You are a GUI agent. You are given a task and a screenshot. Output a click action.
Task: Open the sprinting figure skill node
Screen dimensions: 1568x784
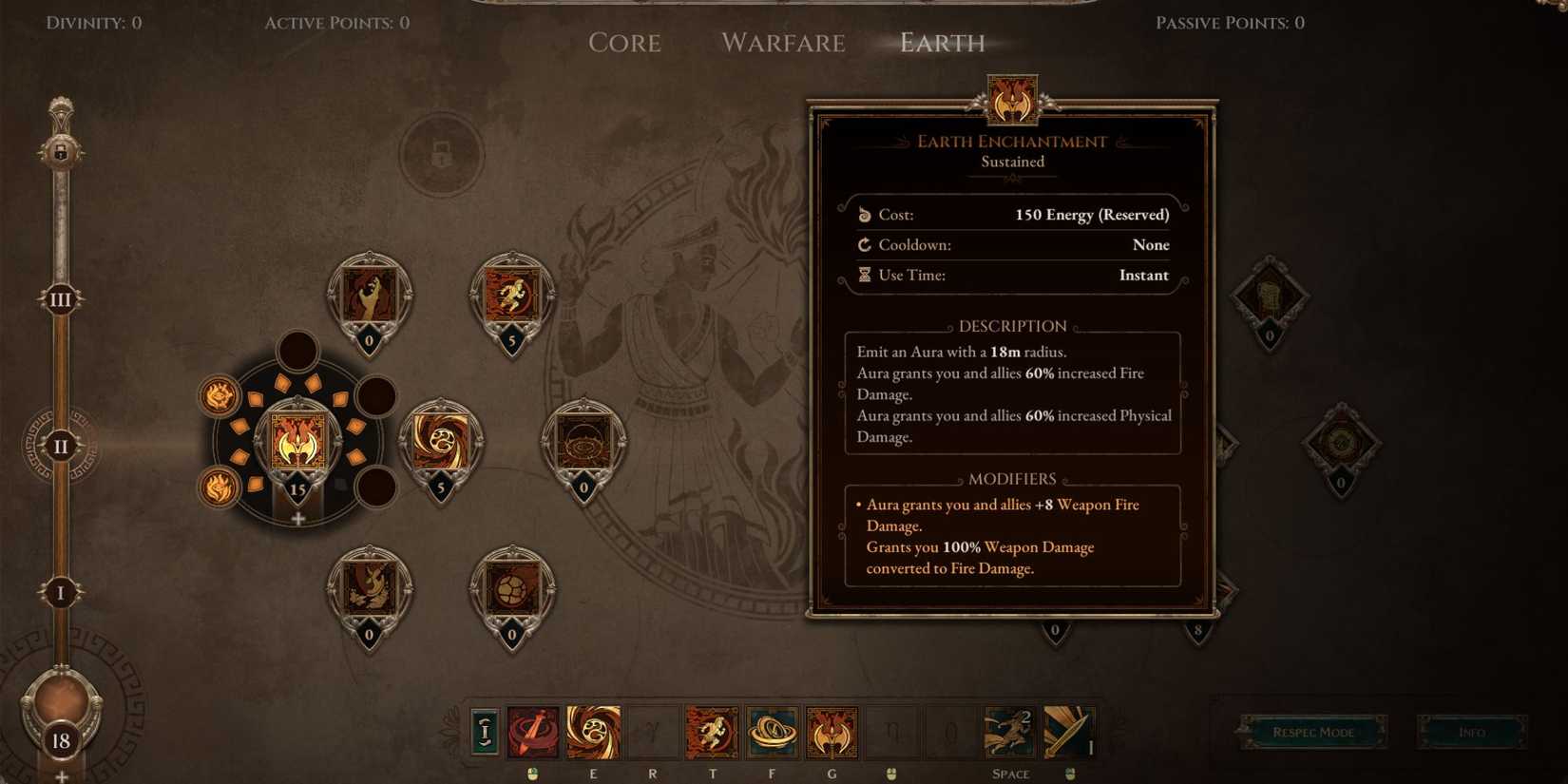coord(511,293)
